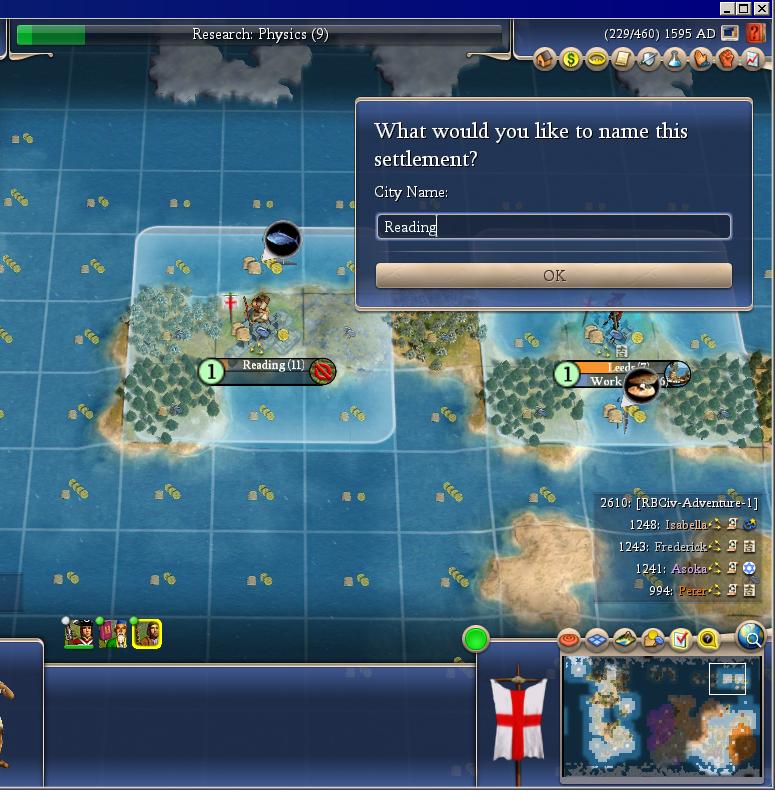Toggle the grid tile display button
This screenshot has height=800, width=775.
pyautogui.click(x=597, y=639)
